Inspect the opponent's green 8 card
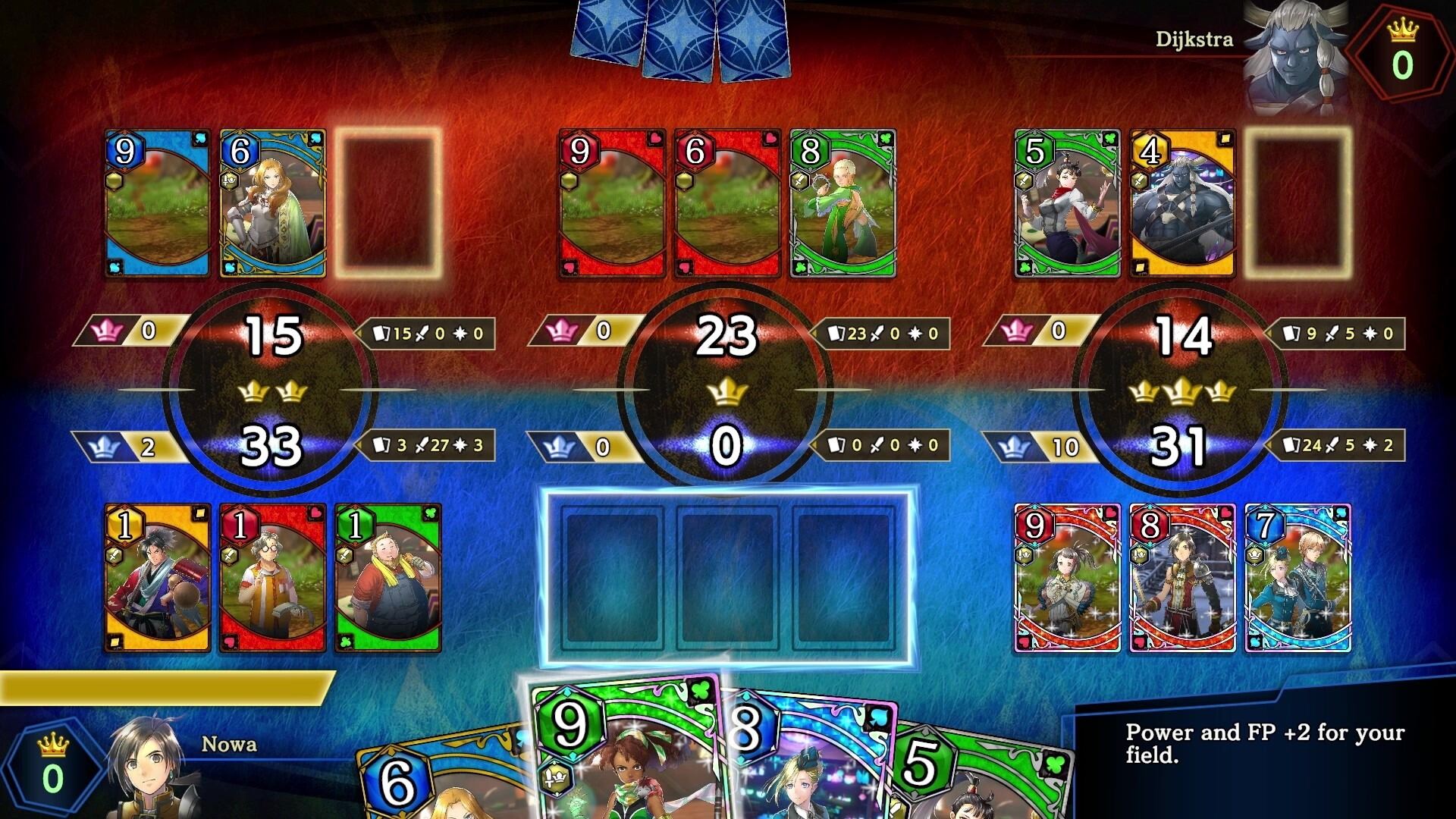The height and width of the screenshot is (819, 1456). [x=843, y=203]
